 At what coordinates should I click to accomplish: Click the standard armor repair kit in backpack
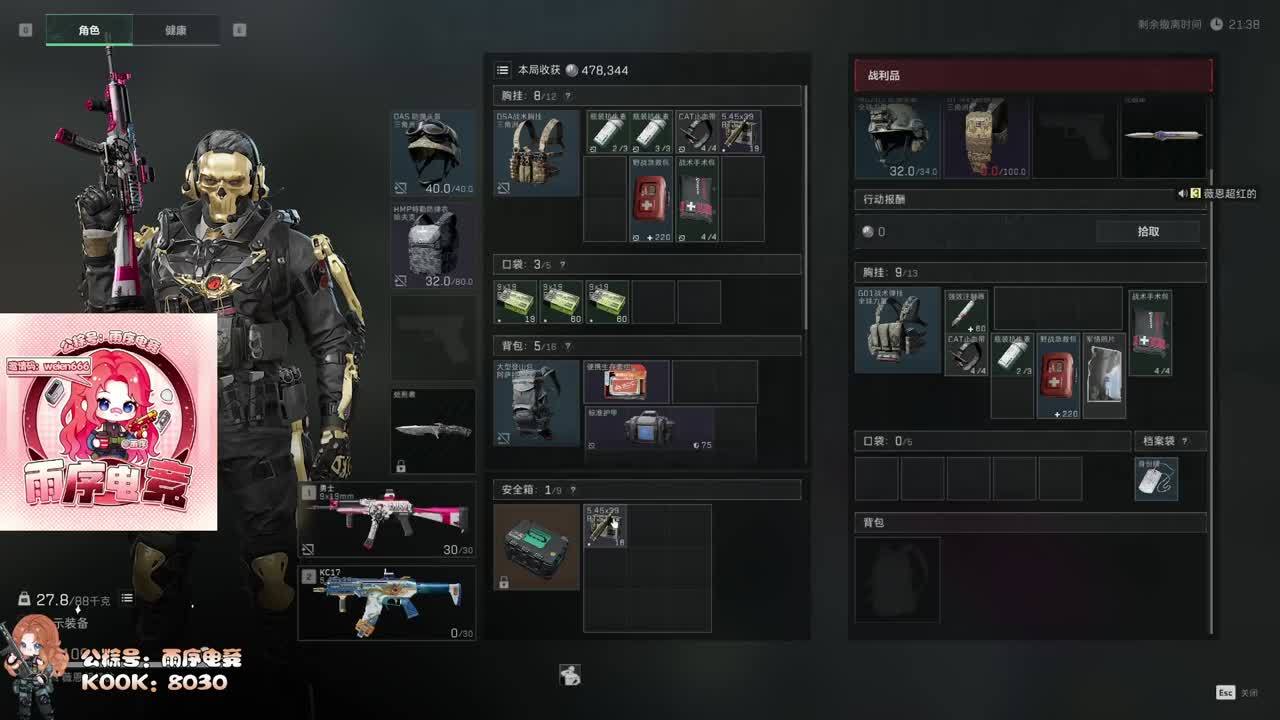(649, 430)
